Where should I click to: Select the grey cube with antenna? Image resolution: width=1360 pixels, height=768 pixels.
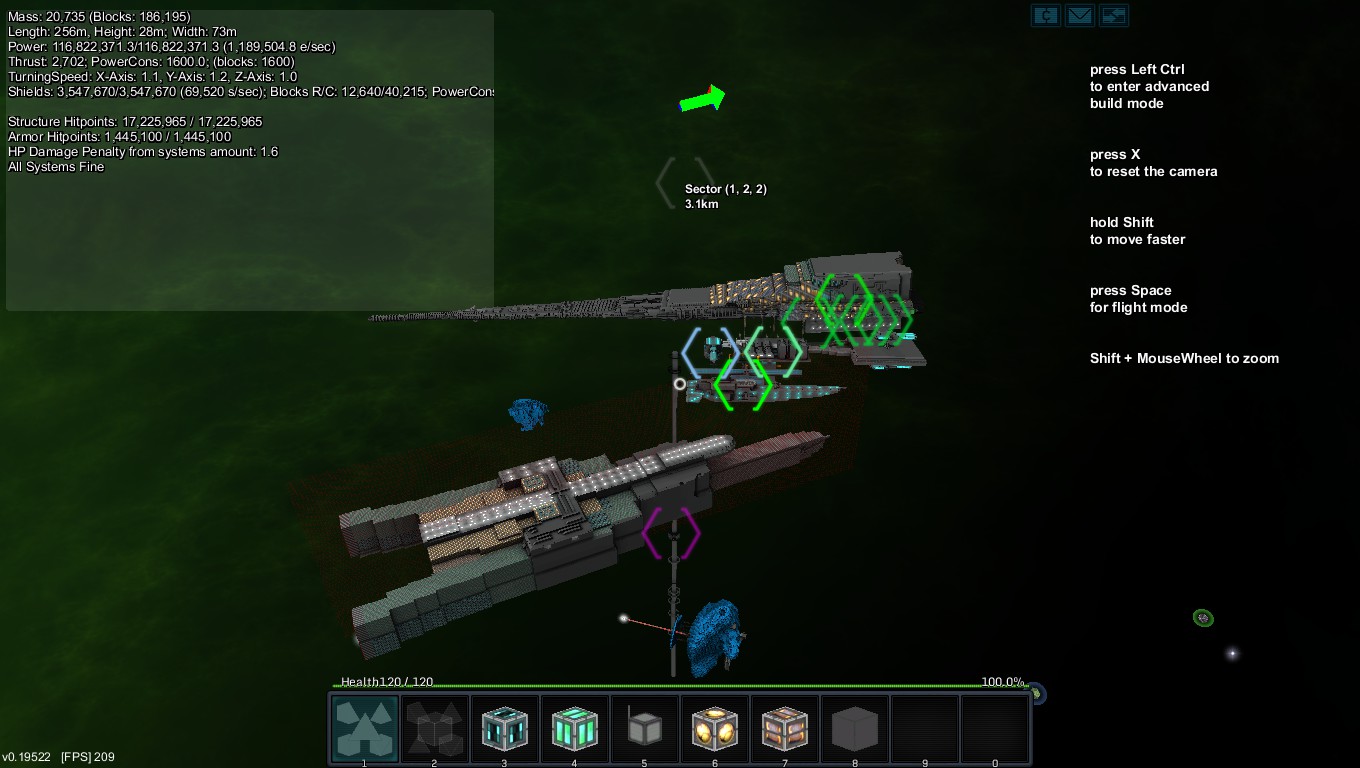[x=645, y=728]
